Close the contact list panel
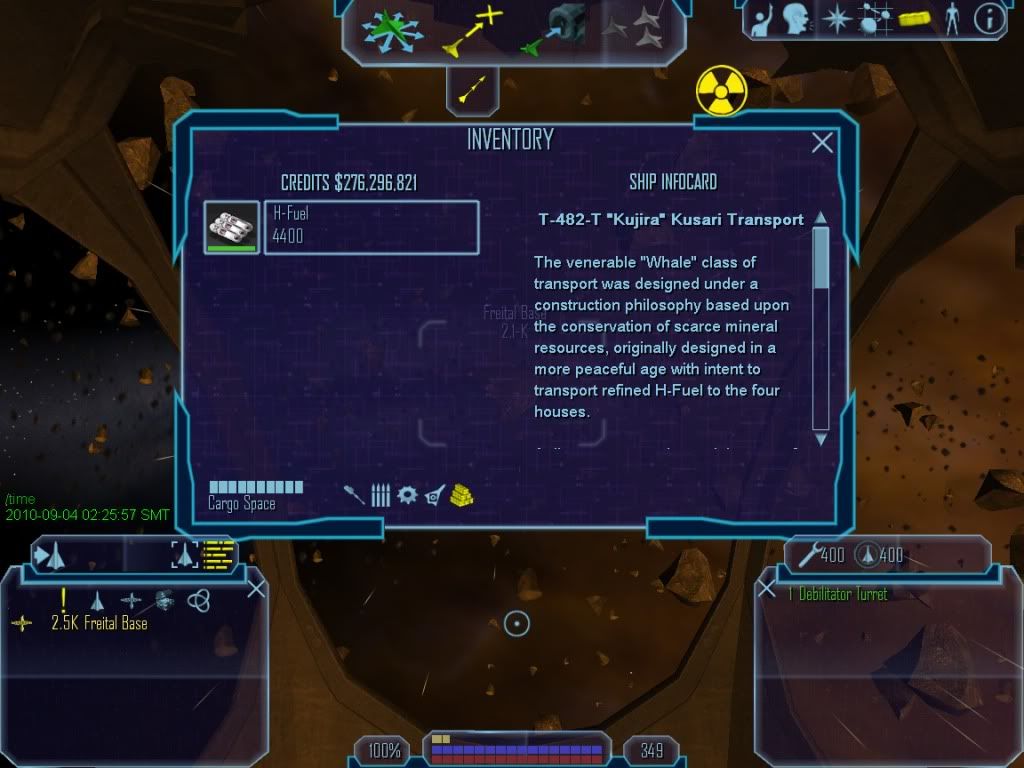 tap(256, 589)
